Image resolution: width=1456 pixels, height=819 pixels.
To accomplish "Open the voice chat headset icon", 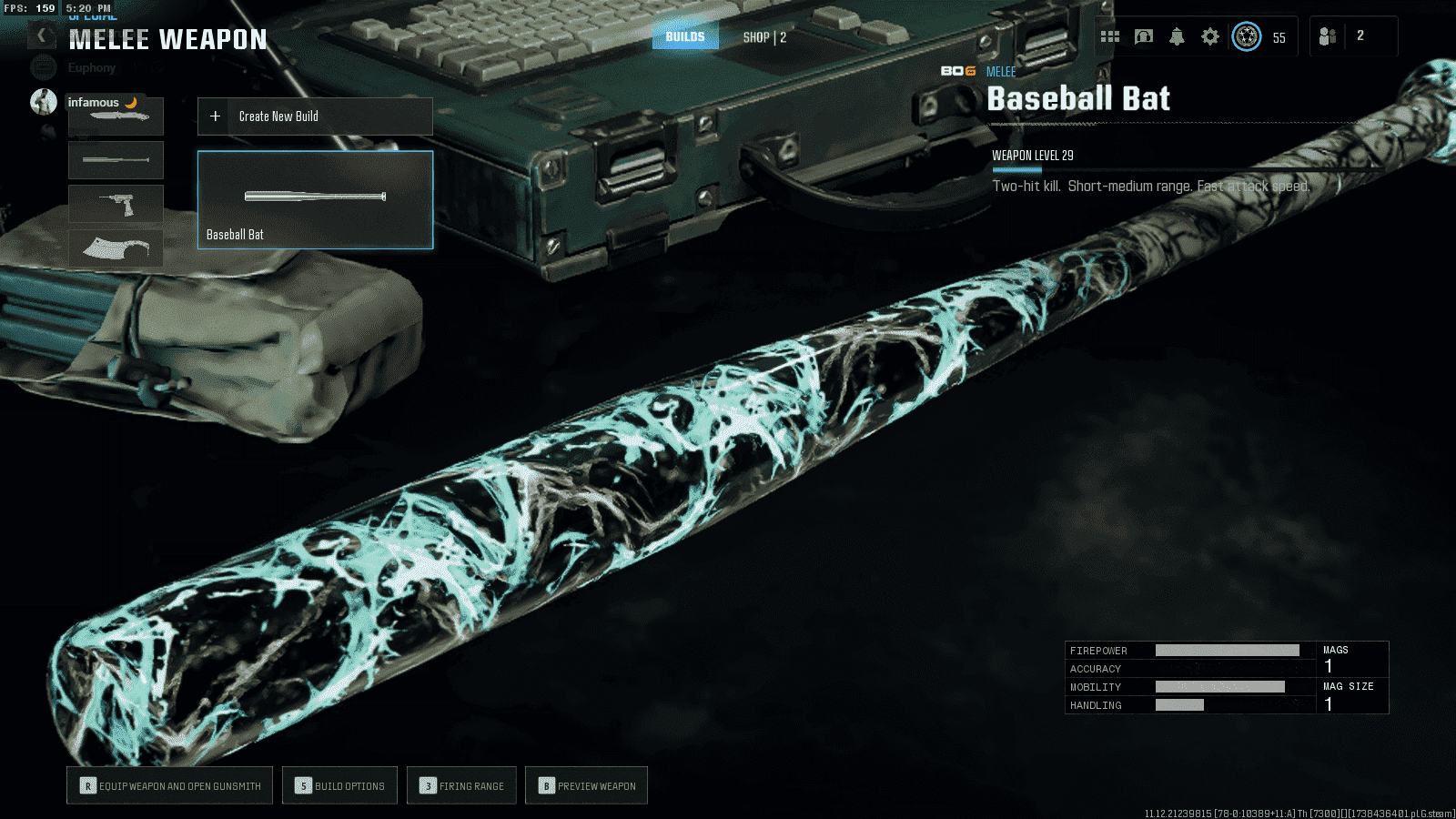I will 1144,36.
